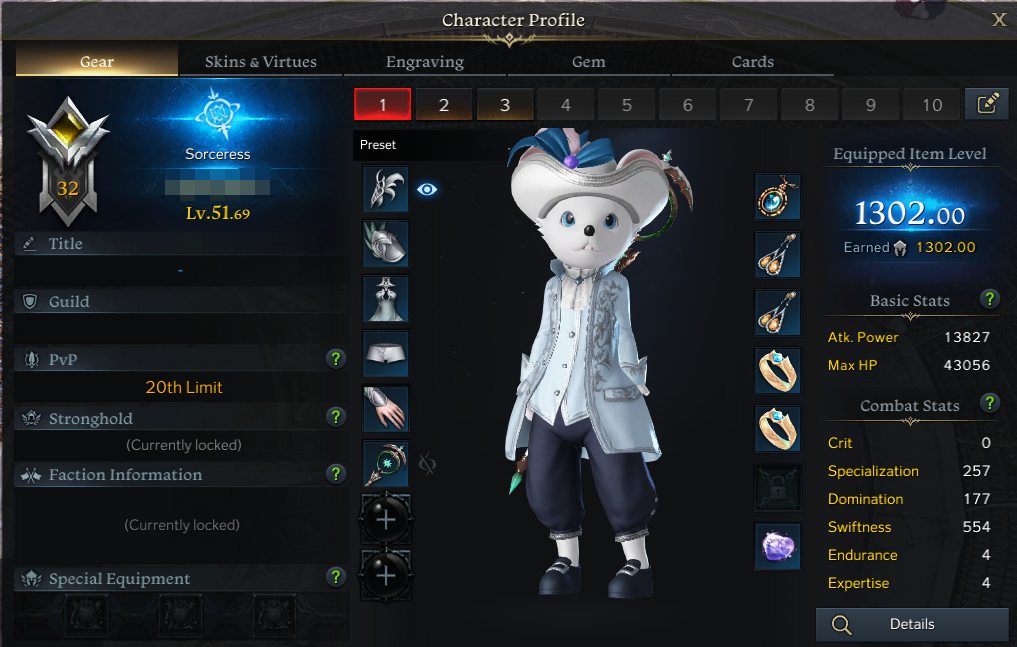Image resolution: width=1017 pixels, height=647 pixels.
Task: Select the chest armor dress slot
Action: pyautogui.click(x=385, y=299)
